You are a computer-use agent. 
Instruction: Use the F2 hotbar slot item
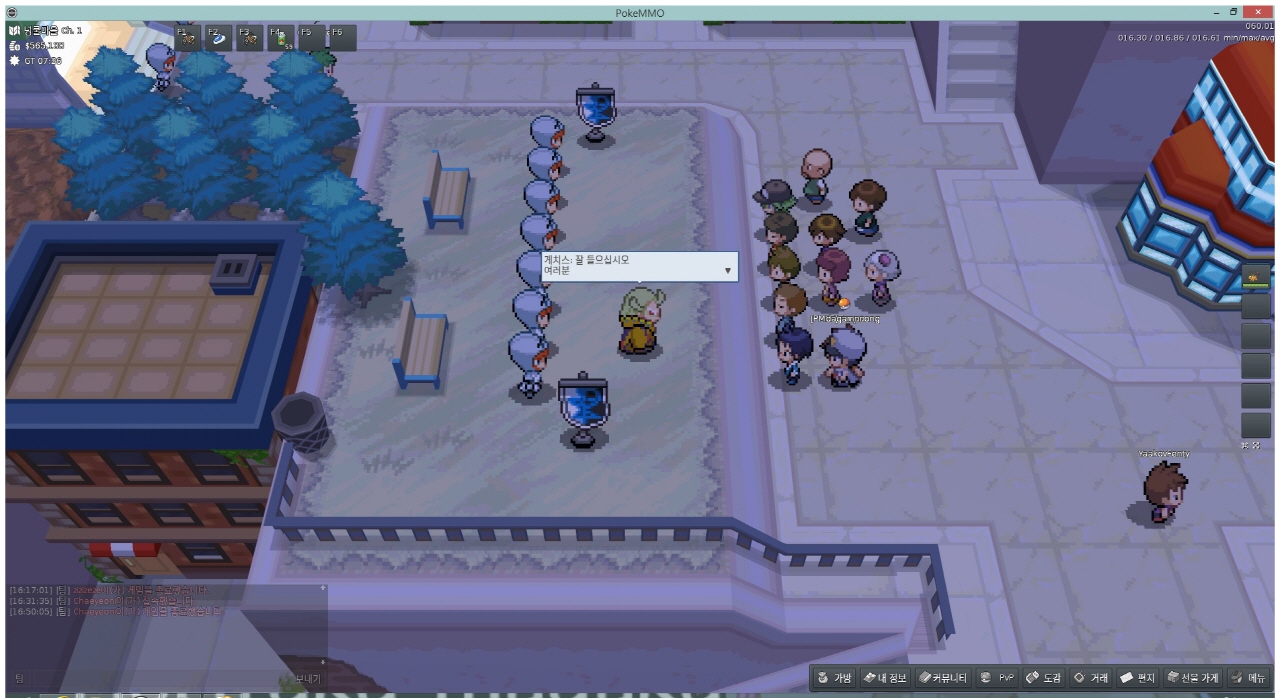point(218,38)
